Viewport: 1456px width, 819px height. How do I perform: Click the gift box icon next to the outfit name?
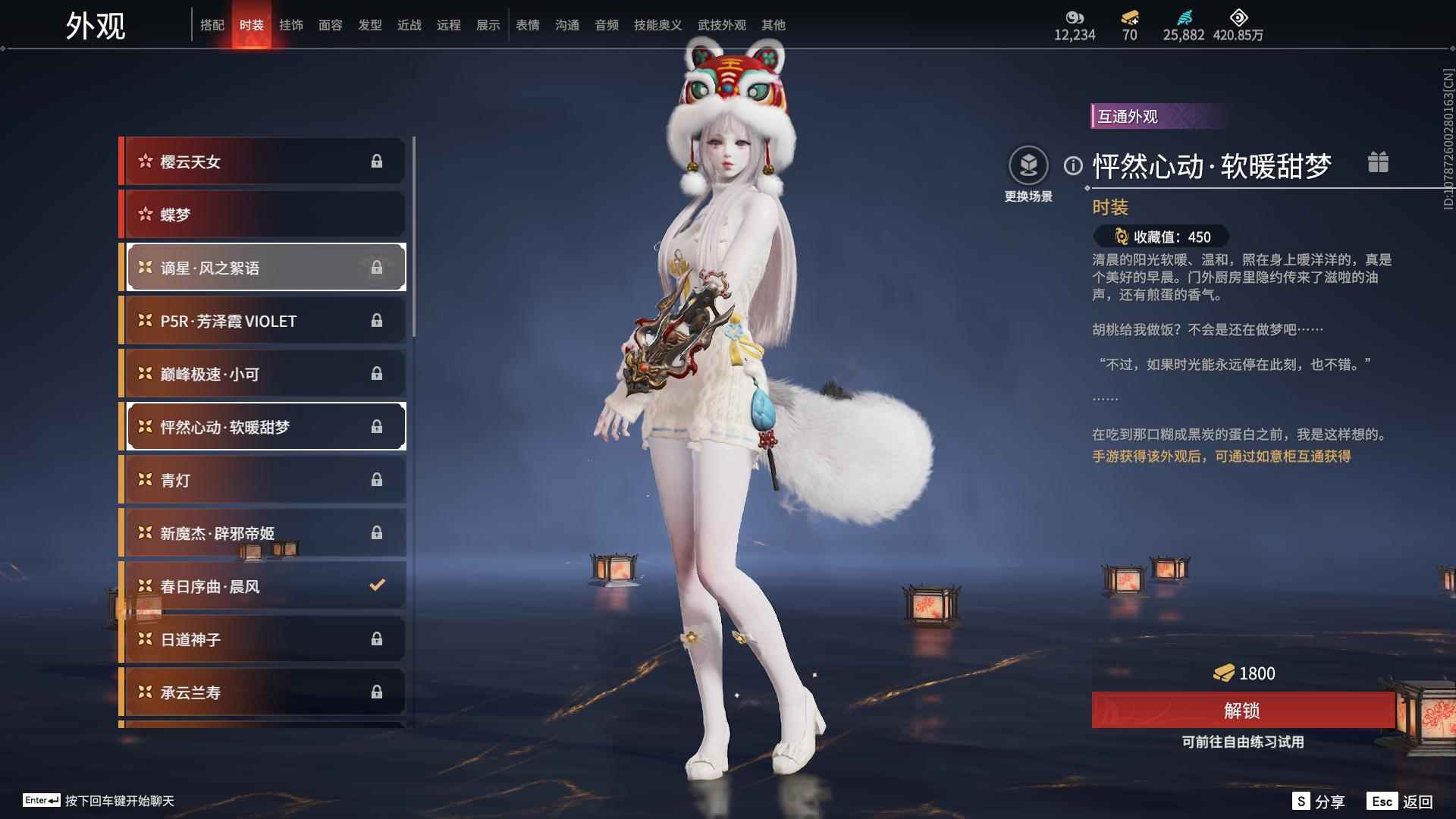tap(1379, 162)
